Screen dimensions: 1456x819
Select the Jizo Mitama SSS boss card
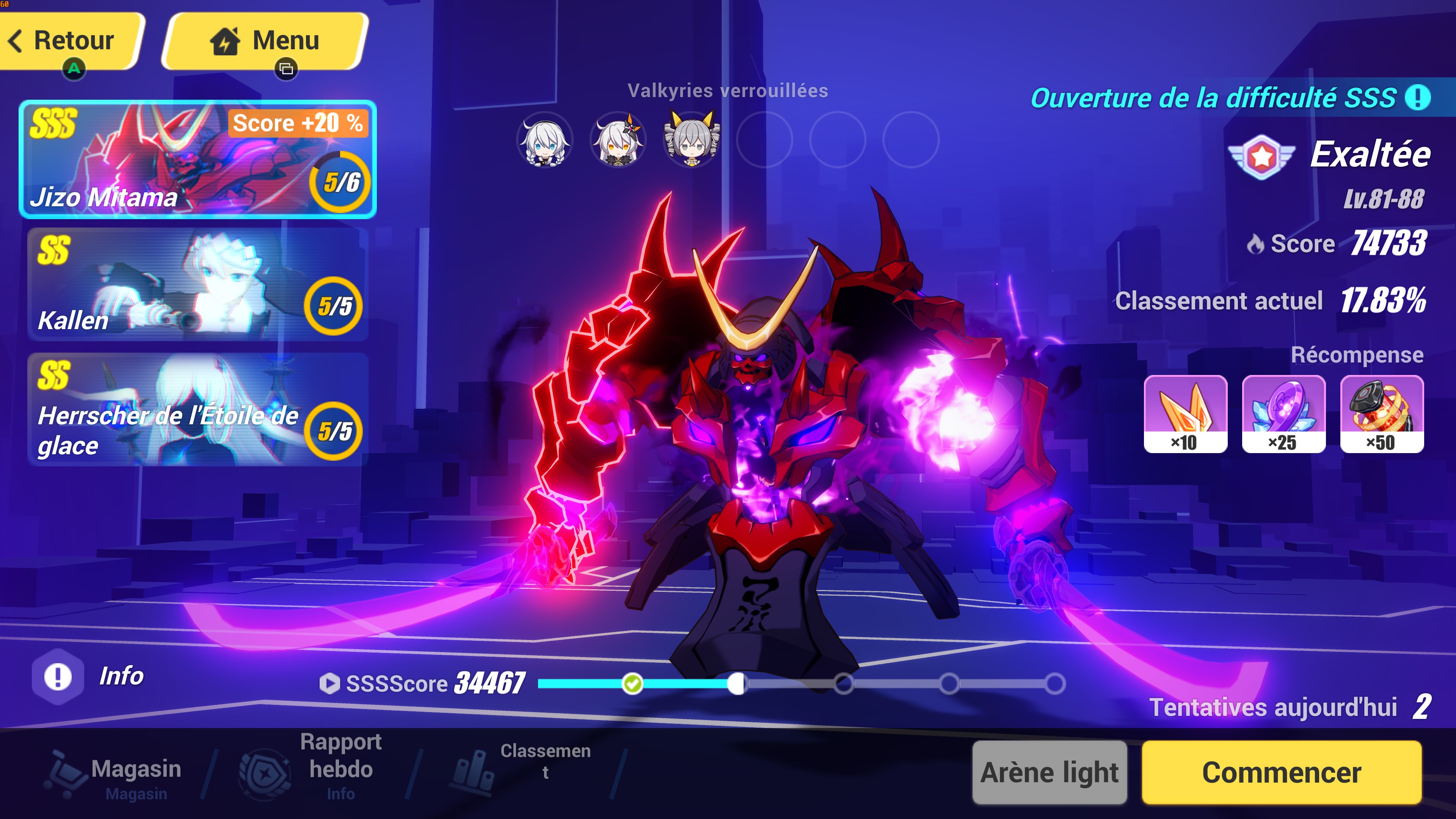pyautogui.click(x=198, y=159)
